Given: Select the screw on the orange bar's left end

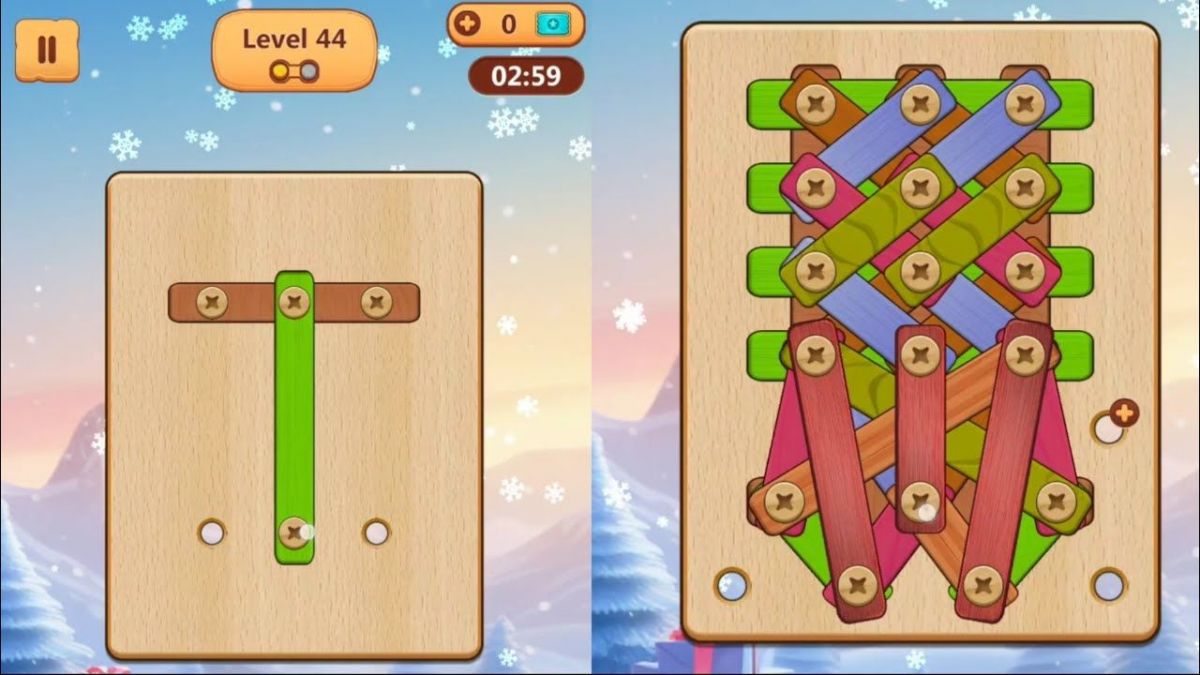Looking at the screenshot, I should tap(783, 500).
